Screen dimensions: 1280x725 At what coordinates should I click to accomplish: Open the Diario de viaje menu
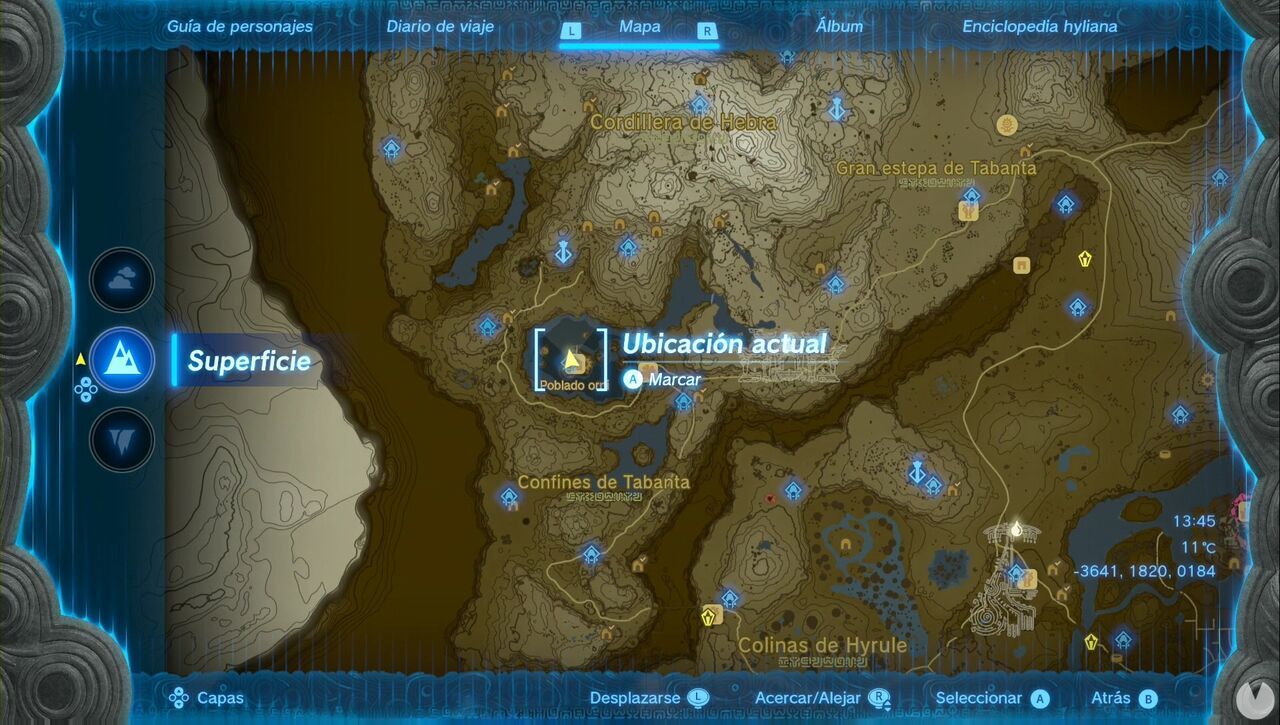tap(438, 27)
